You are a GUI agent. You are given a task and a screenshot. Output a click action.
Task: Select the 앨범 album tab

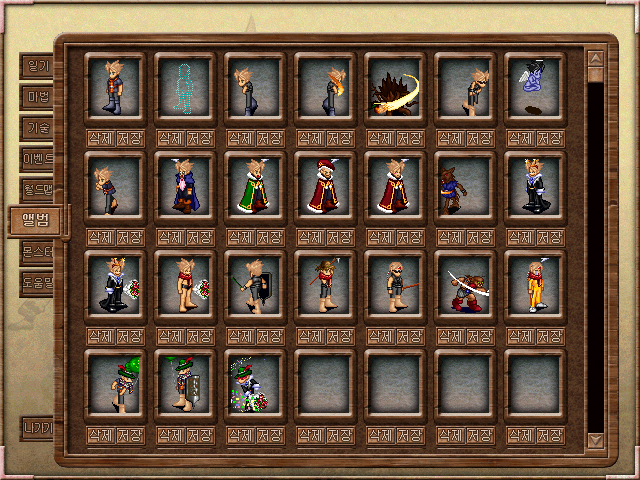[x=35, y=220]
